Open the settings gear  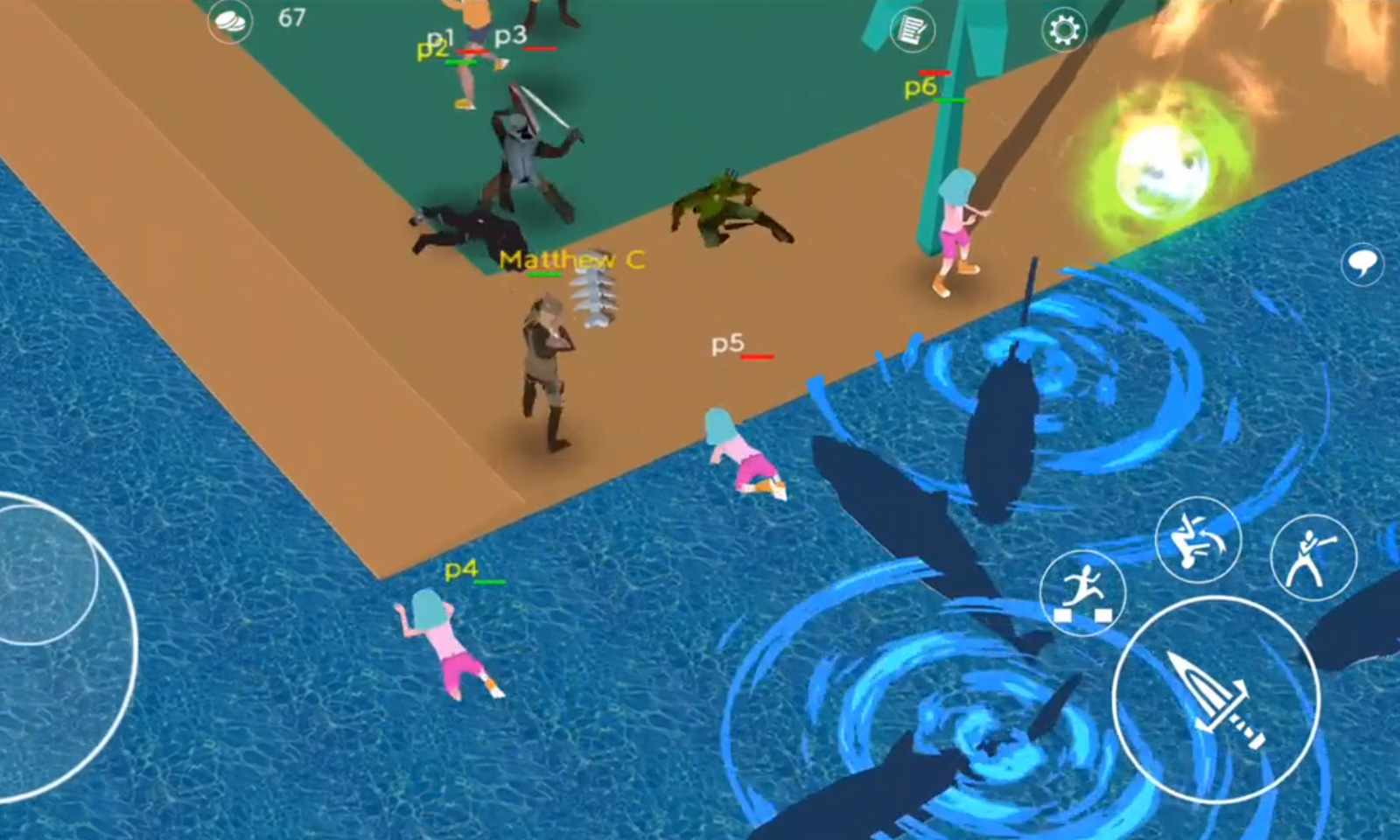[1064, 30]
